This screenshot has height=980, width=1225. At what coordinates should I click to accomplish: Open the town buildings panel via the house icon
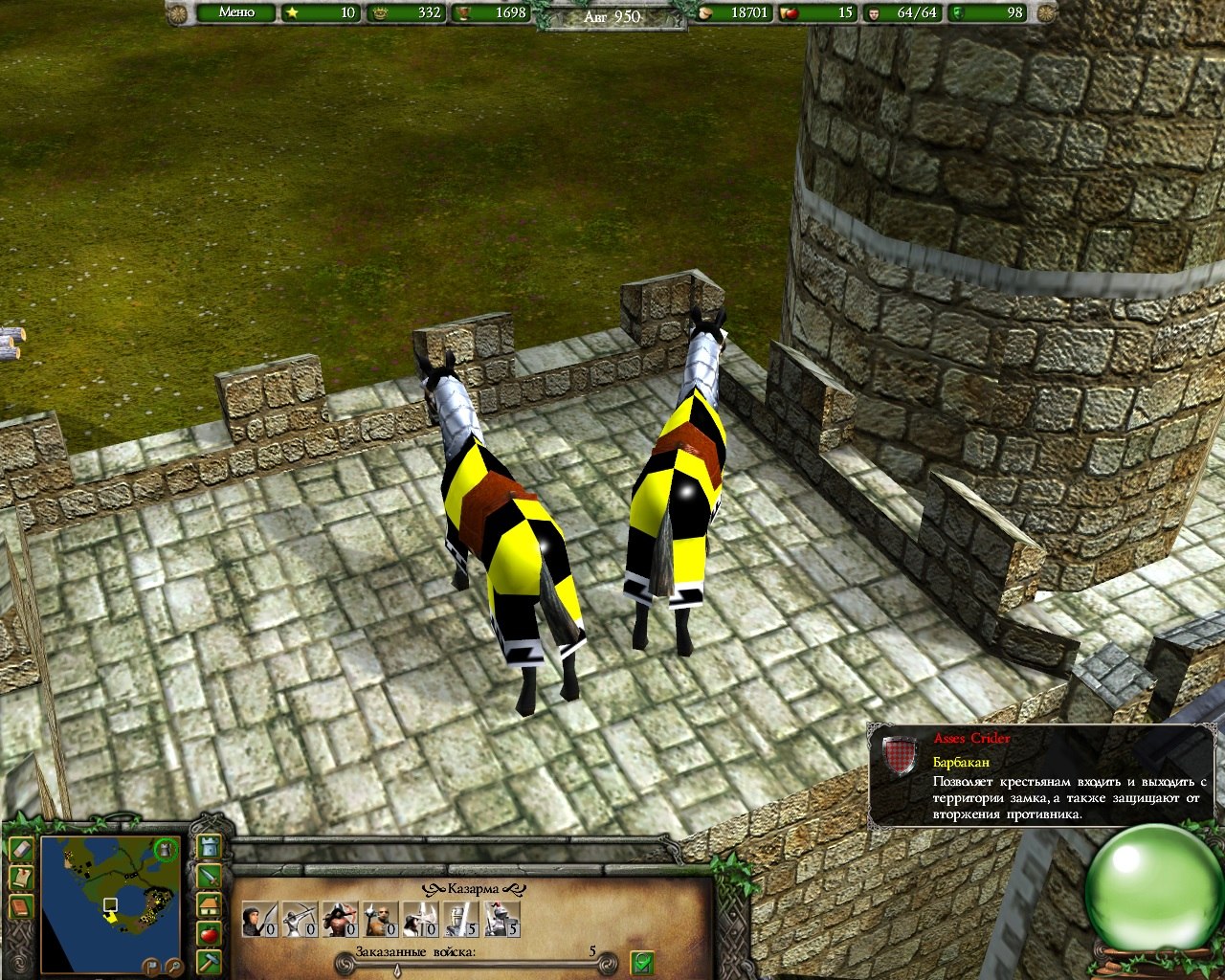pos(208,904)
